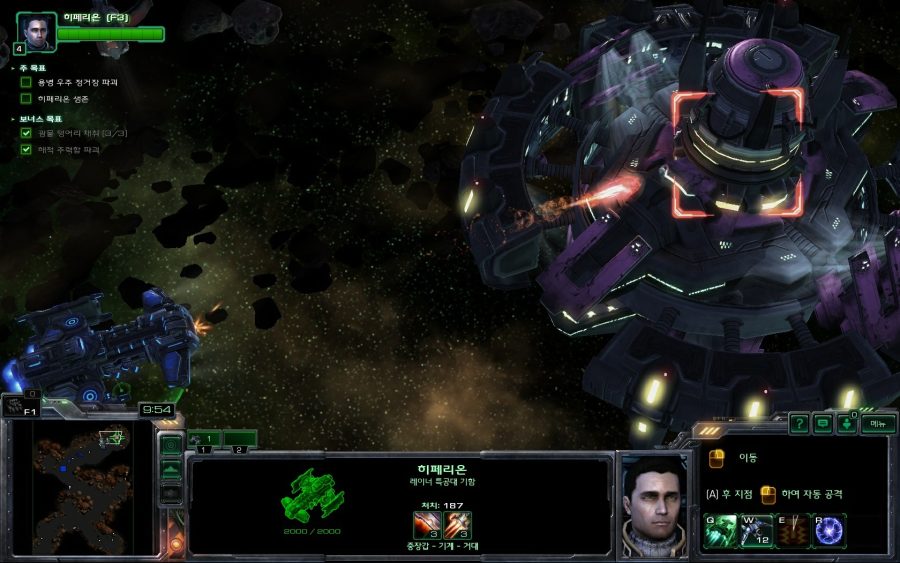Viewport: 900px width, 563px height.
Task: Activate the W fighter ability icon
Action: [756, 530]
